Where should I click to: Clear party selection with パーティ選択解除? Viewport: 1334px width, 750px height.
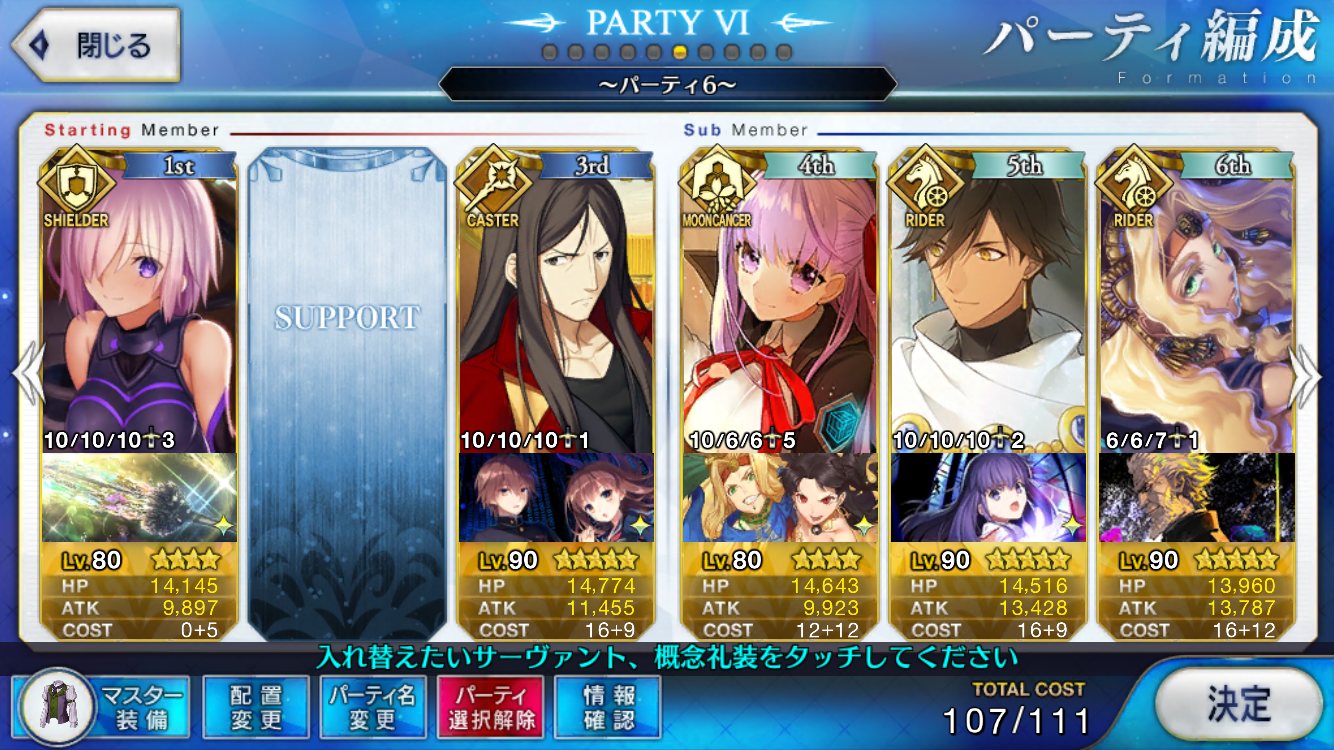(x=490, y=707)
